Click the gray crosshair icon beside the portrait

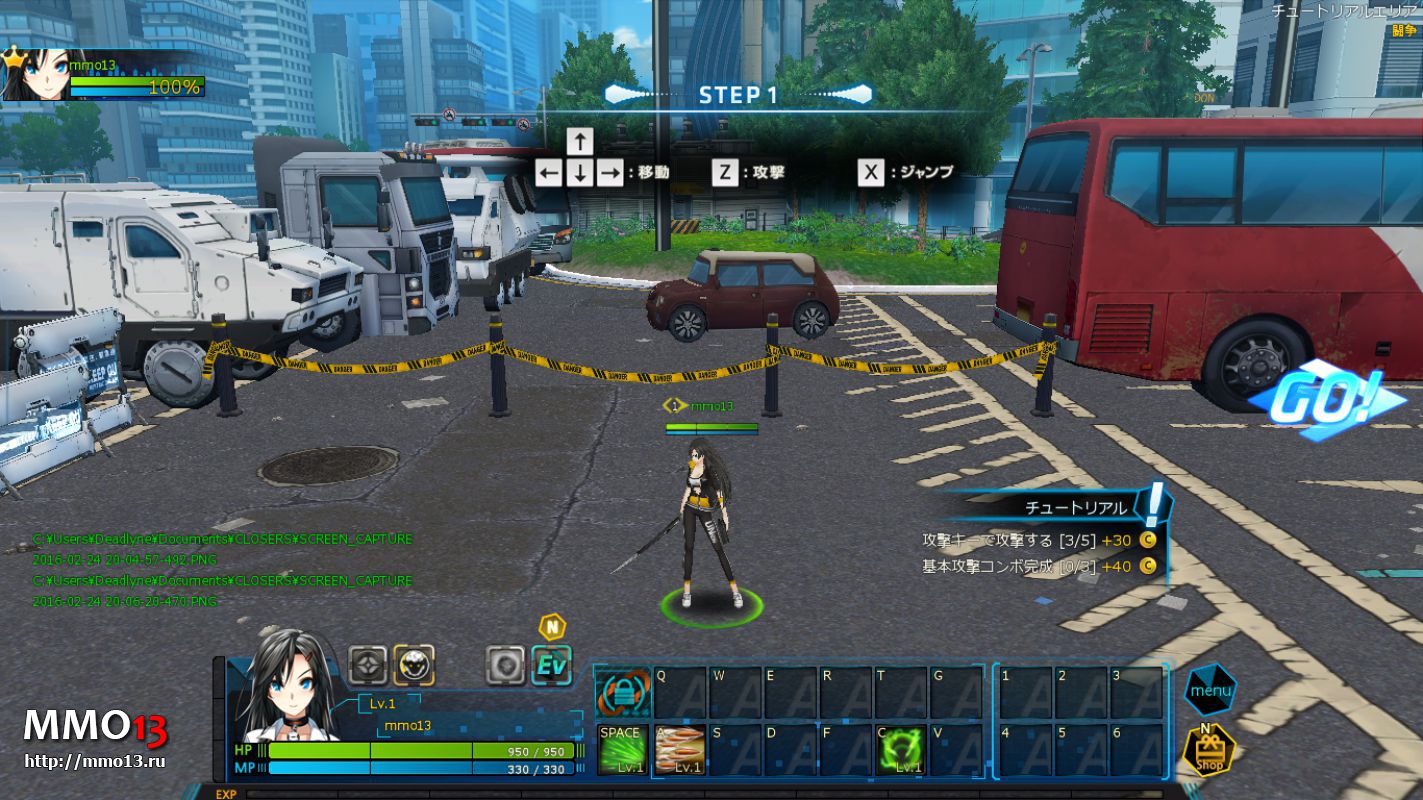368,665
